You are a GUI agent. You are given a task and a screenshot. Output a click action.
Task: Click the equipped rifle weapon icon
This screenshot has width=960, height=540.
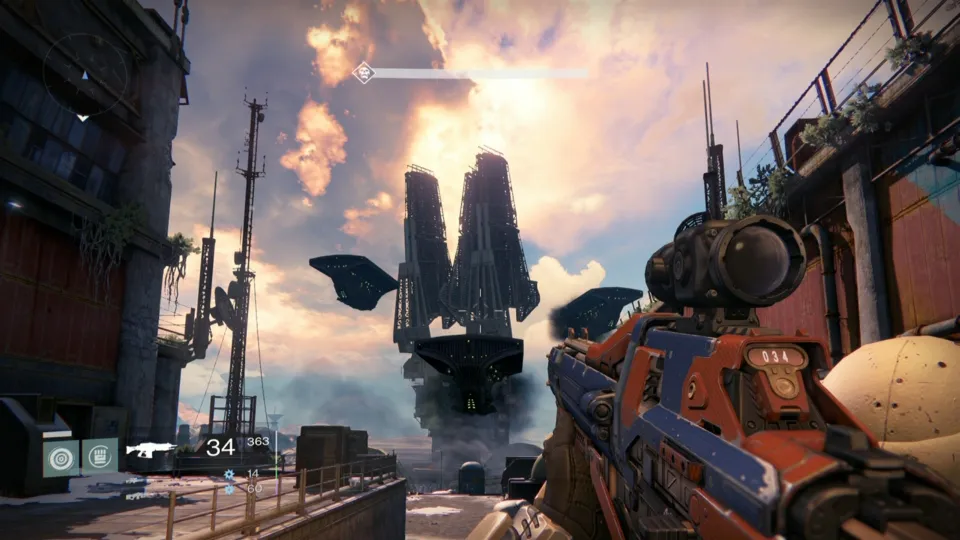pos(151,450)
